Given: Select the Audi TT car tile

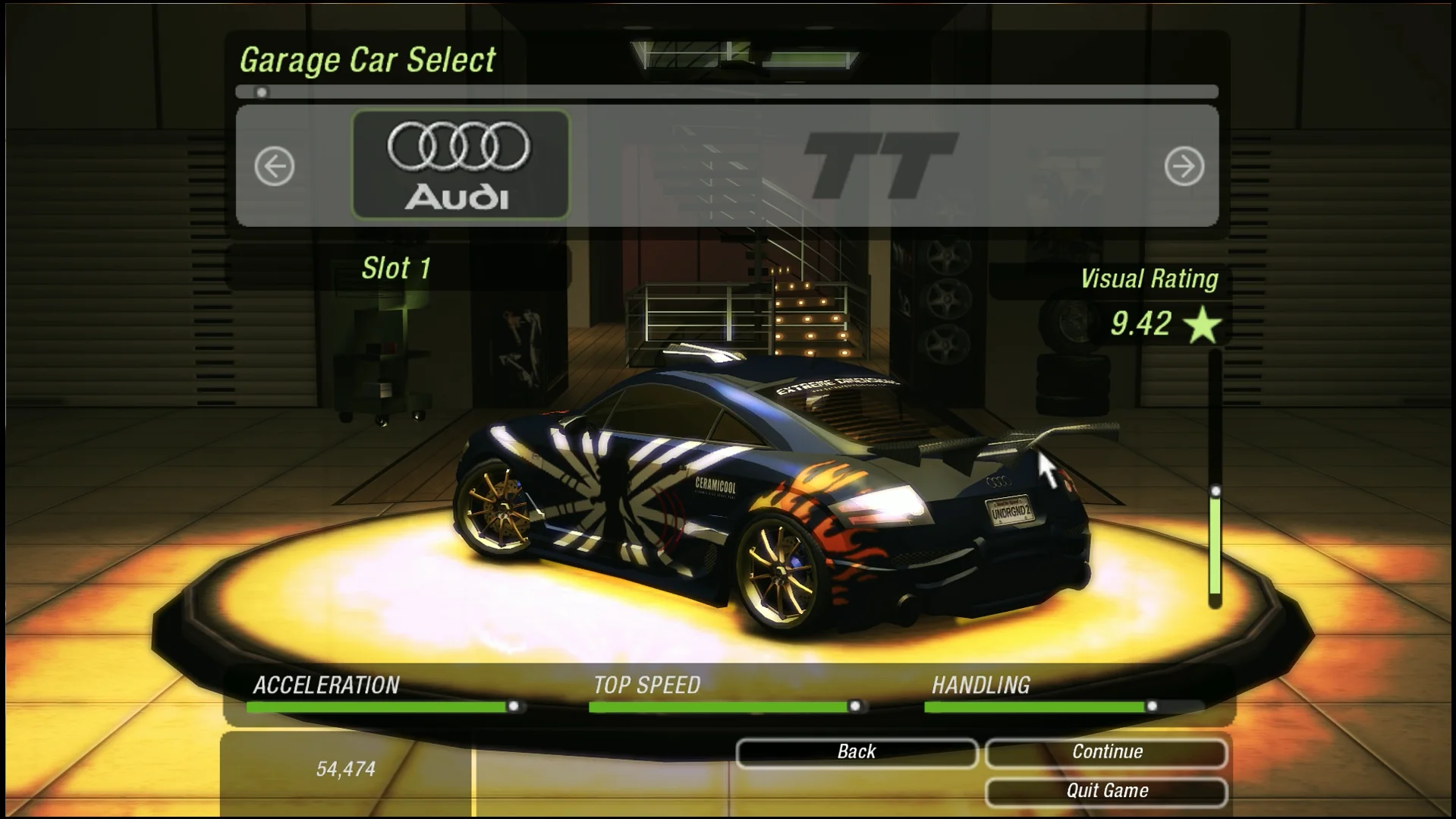Looking at the screenshot, I should (x=461, y=165).
